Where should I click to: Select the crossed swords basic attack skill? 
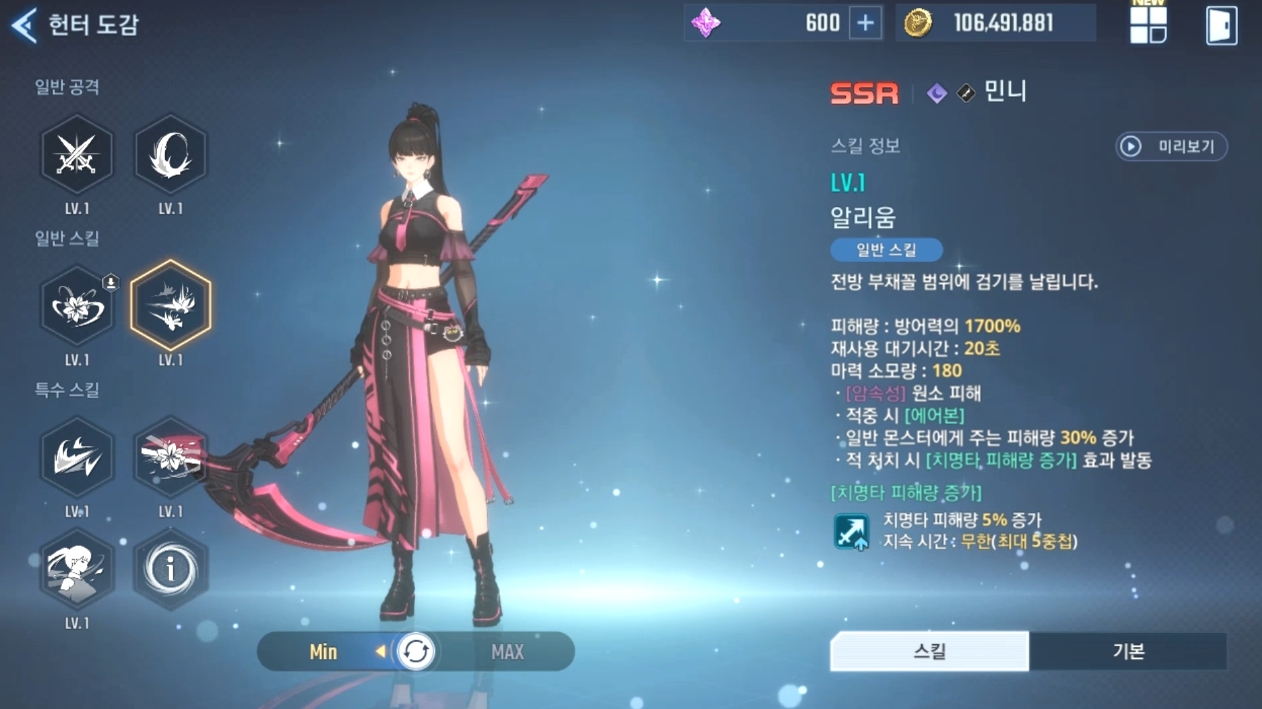[x=76, y=155]
